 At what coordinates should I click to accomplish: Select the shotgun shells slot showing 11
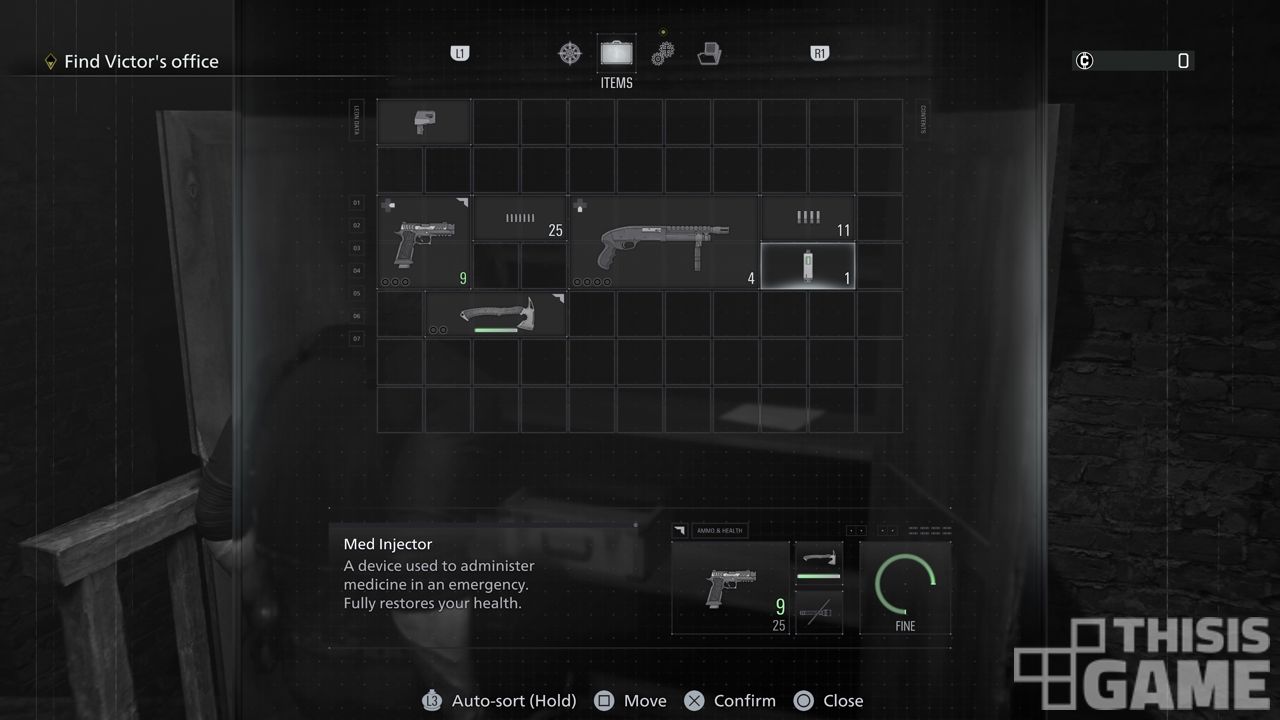[808, 219]
